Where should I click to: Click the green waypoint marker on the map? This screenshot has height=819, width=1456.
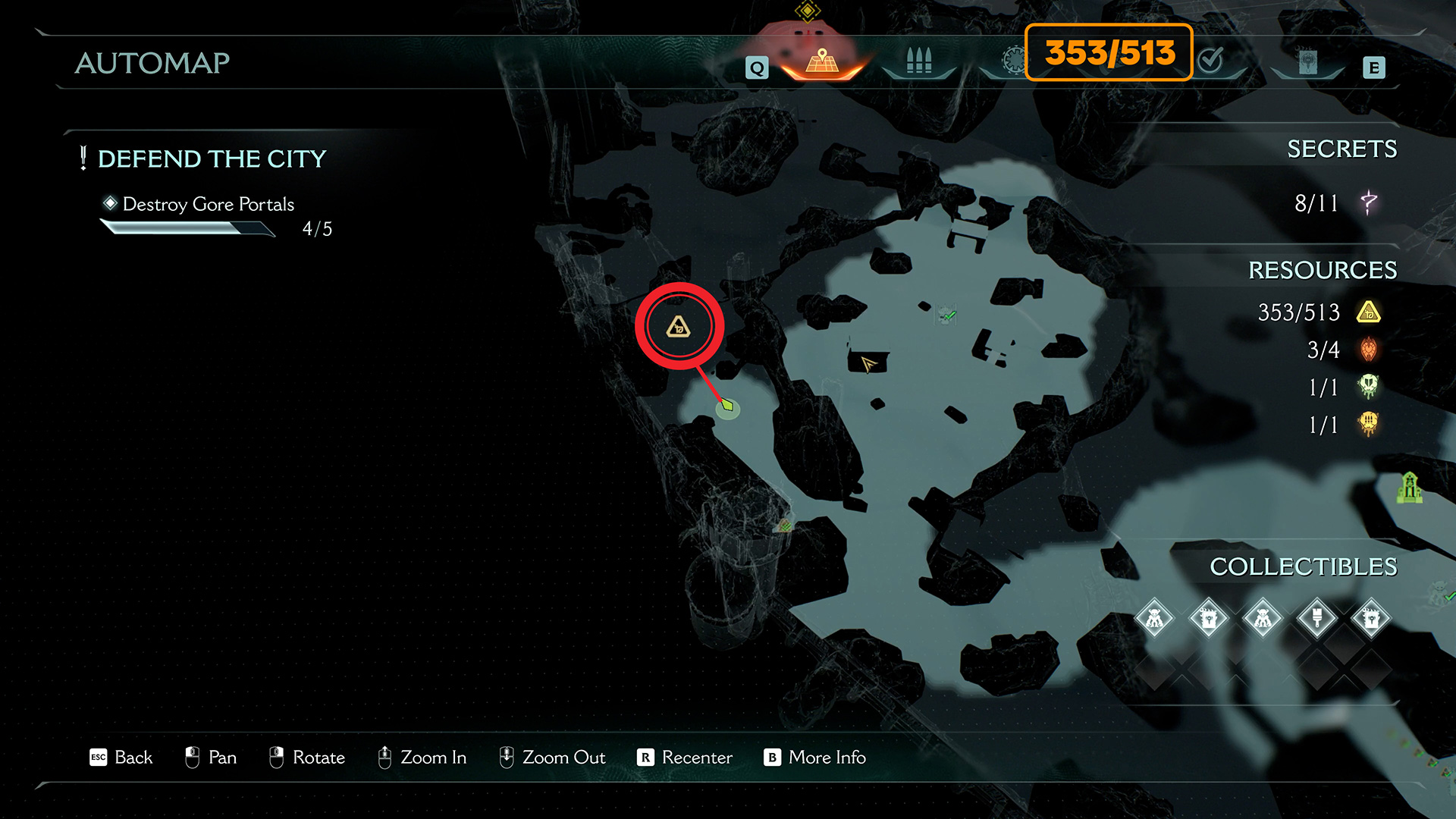pos(728,406)
